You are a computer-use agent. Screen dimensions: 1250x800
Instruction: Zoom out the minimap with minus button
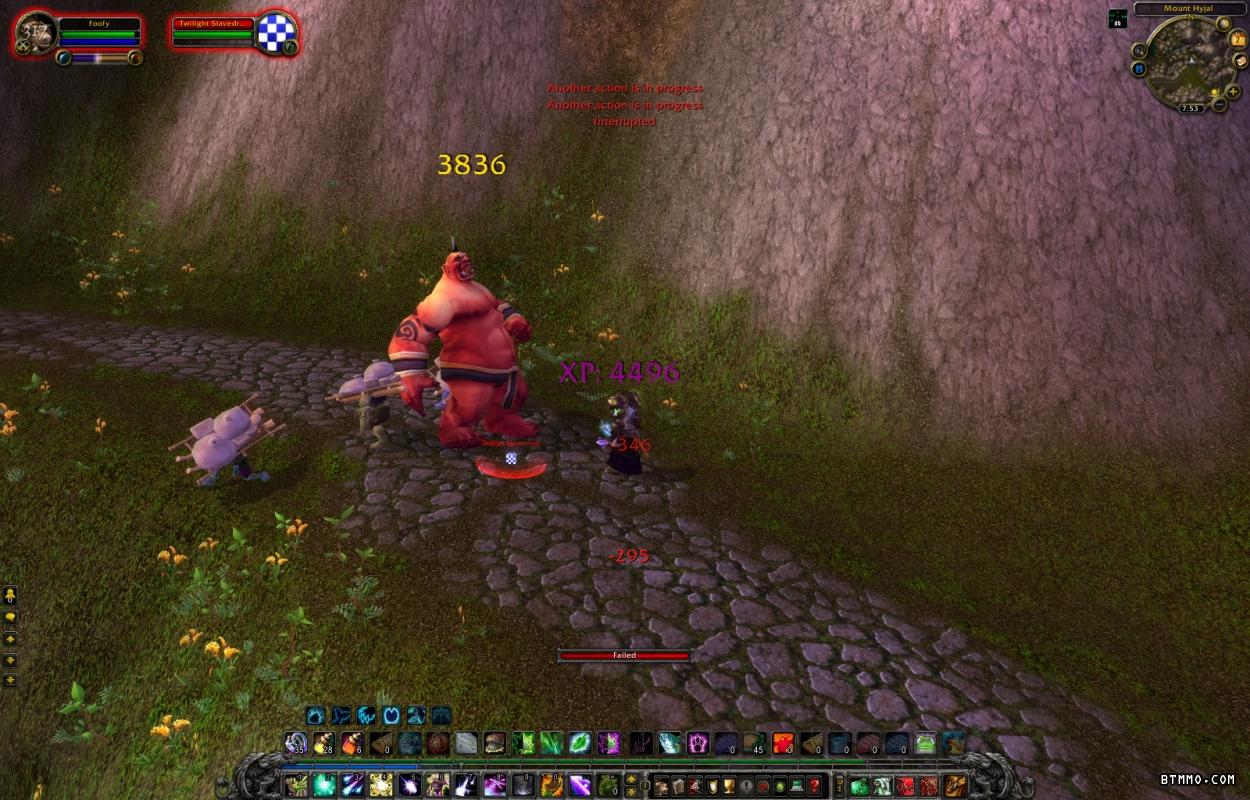click(1220, 103)
